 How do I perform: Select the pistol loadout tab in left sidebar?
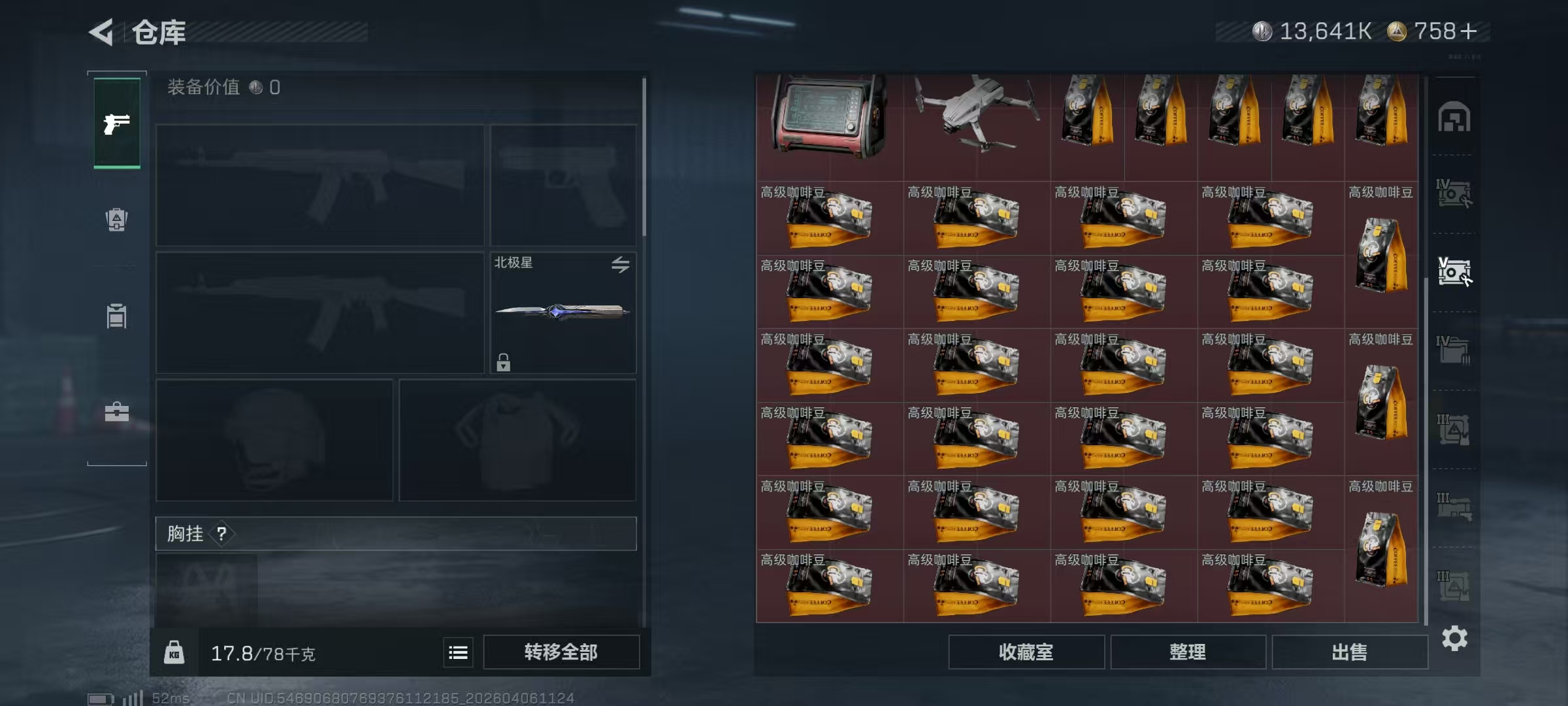coord(116,124)
